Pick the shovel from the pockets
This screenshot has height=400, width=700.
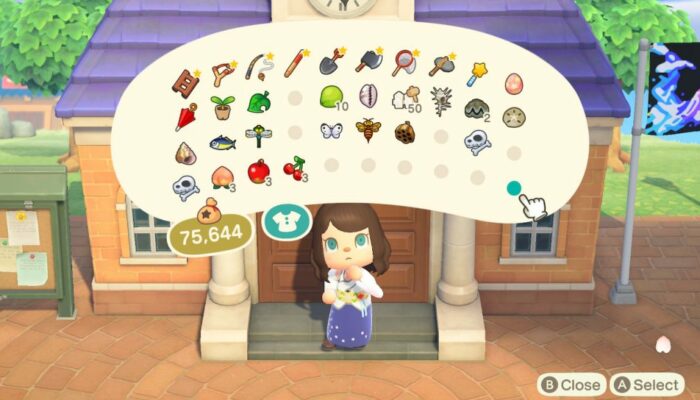(x=329, y=63)
